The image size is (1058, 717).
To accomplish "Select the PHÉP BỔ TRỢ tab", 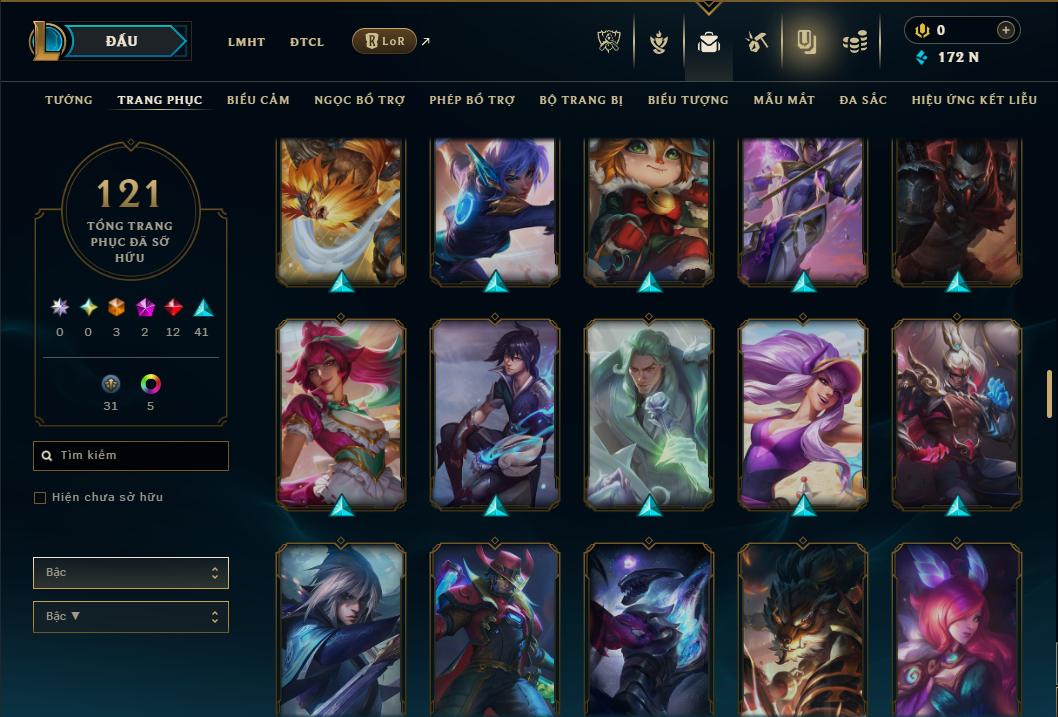I will [x=472, y=100].
